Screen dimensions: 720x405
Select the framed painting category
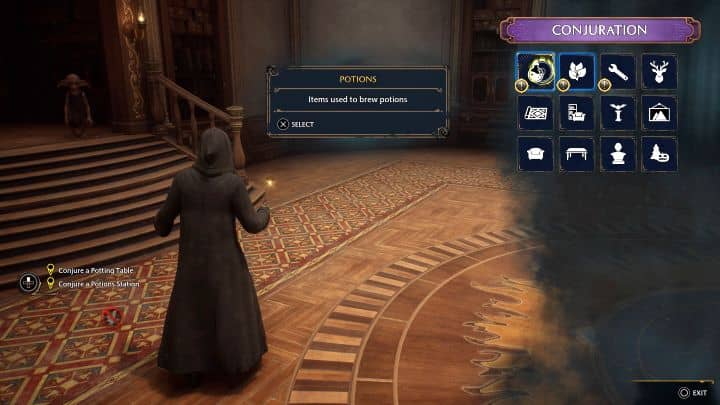point(659,112)
